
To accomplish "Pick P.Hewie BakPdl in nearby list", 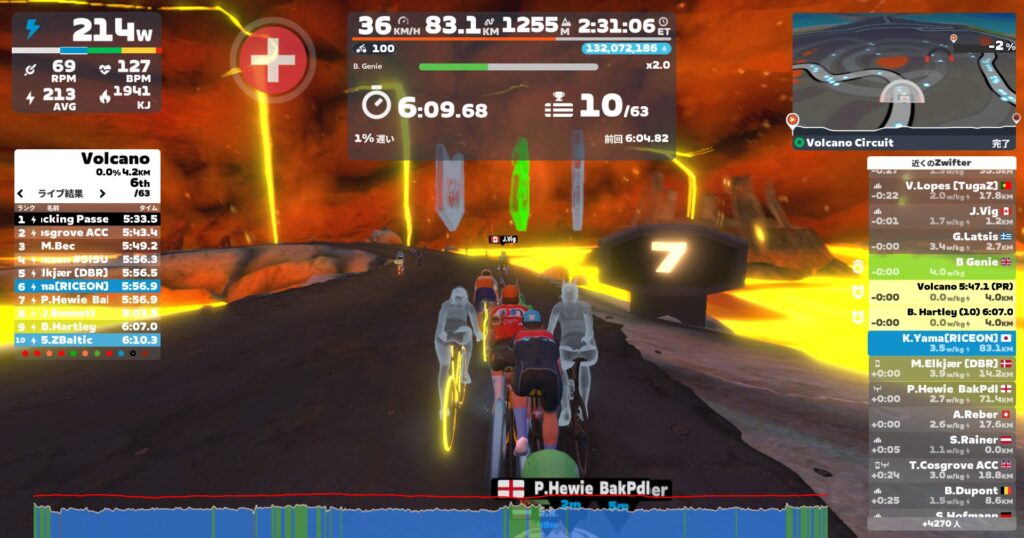I will [941, 394].
